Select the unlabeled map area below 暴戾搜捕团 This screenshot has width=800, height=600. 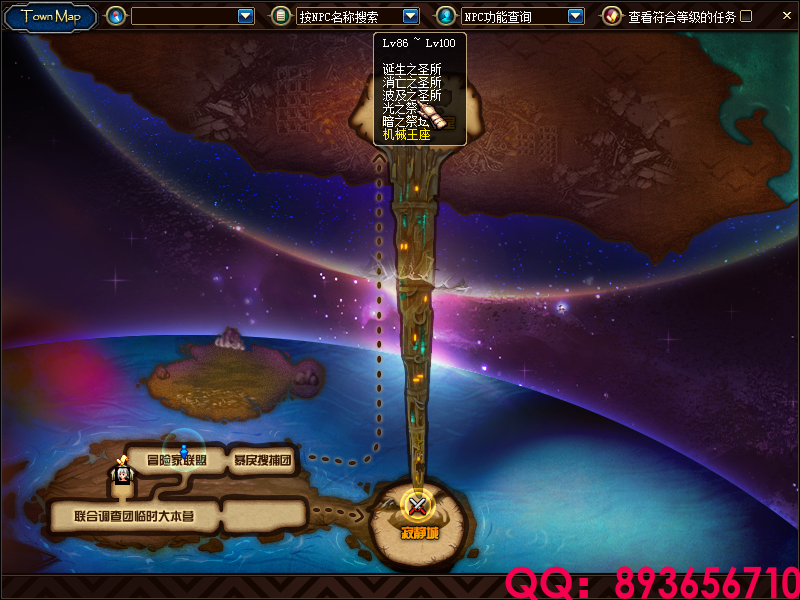[x=263, y=516]
